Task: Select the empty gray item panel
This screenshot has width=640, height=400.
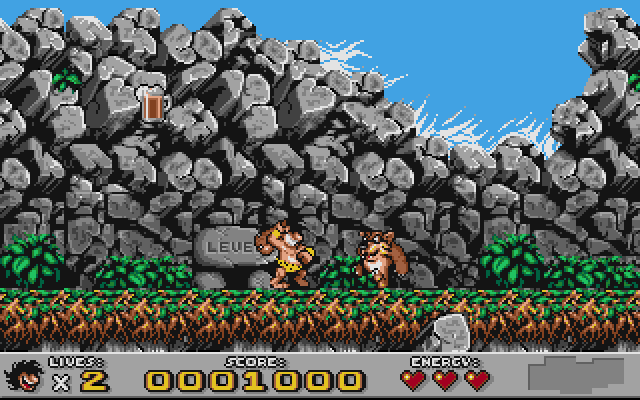Action: (x=581, y=374)
